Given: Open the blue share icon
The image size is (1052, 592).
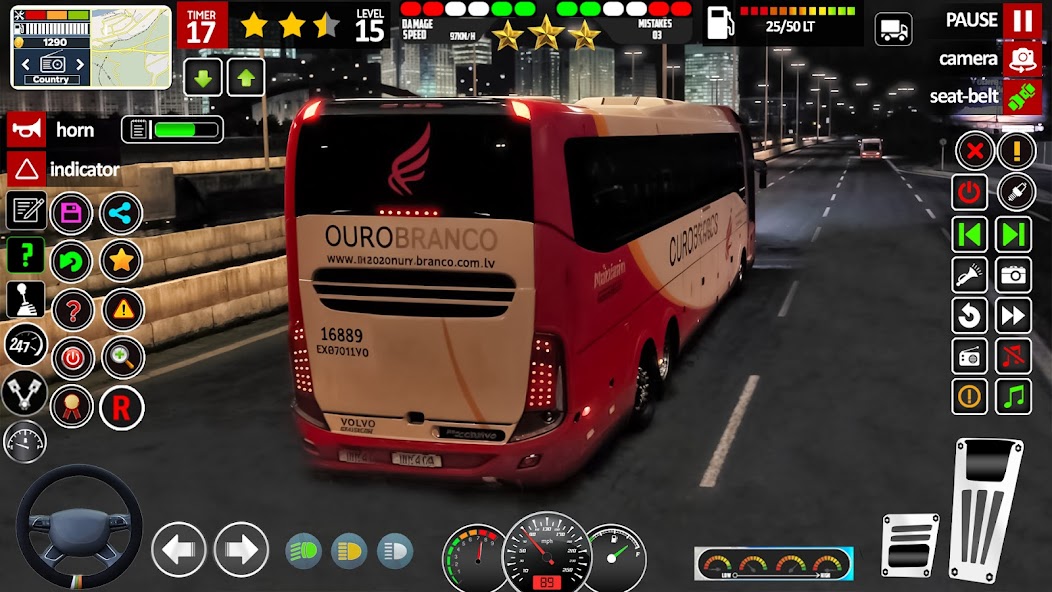Looking at the screenshot, I should click(121, 212).
